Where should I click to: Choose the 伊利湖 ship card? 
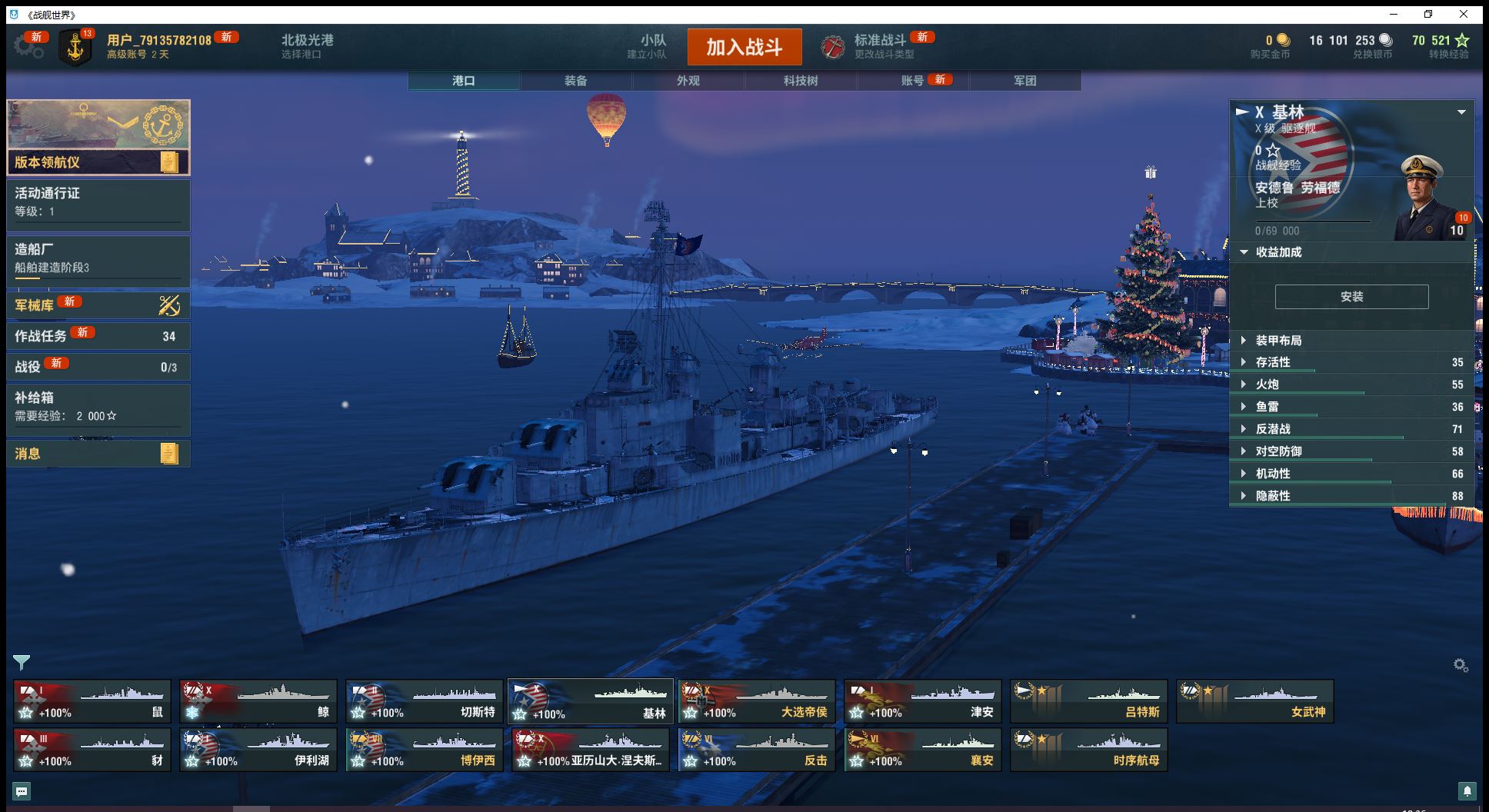pyautogui.click(x=258, y=750)
